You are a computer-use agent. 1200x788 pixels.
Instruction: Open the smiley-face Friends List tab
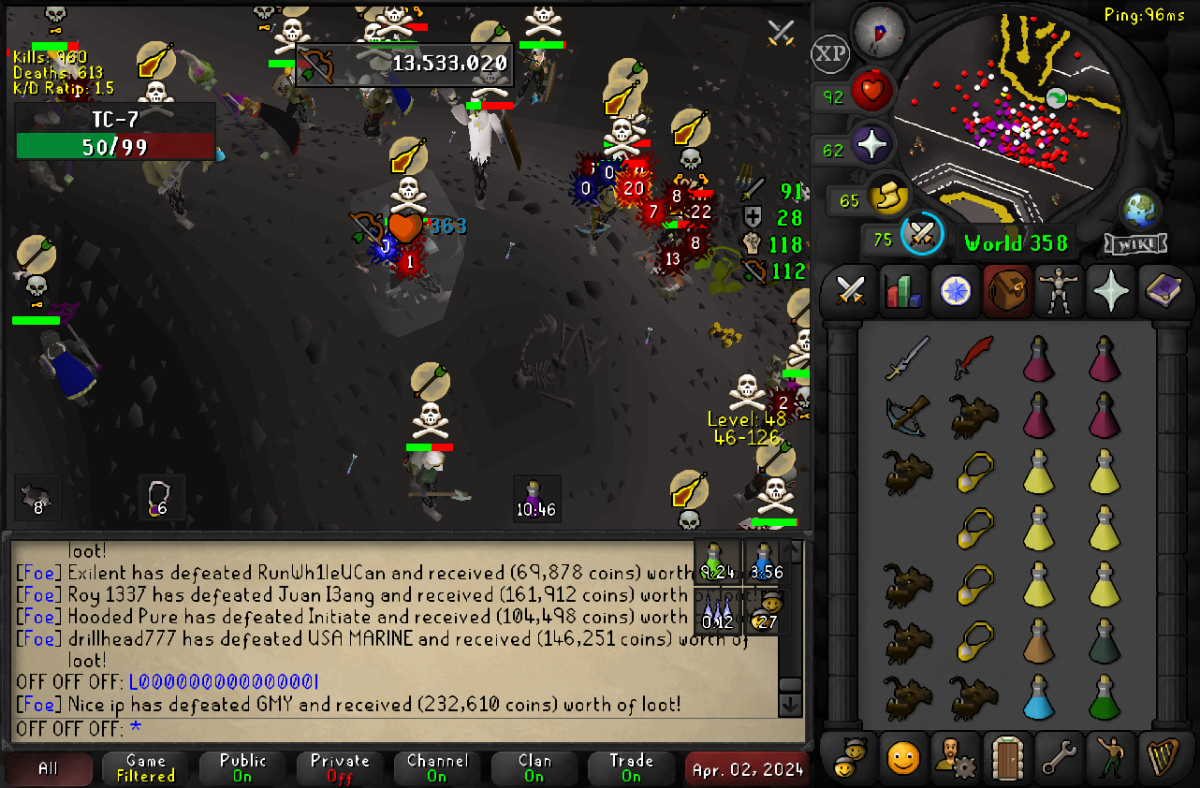coord(902,759)
